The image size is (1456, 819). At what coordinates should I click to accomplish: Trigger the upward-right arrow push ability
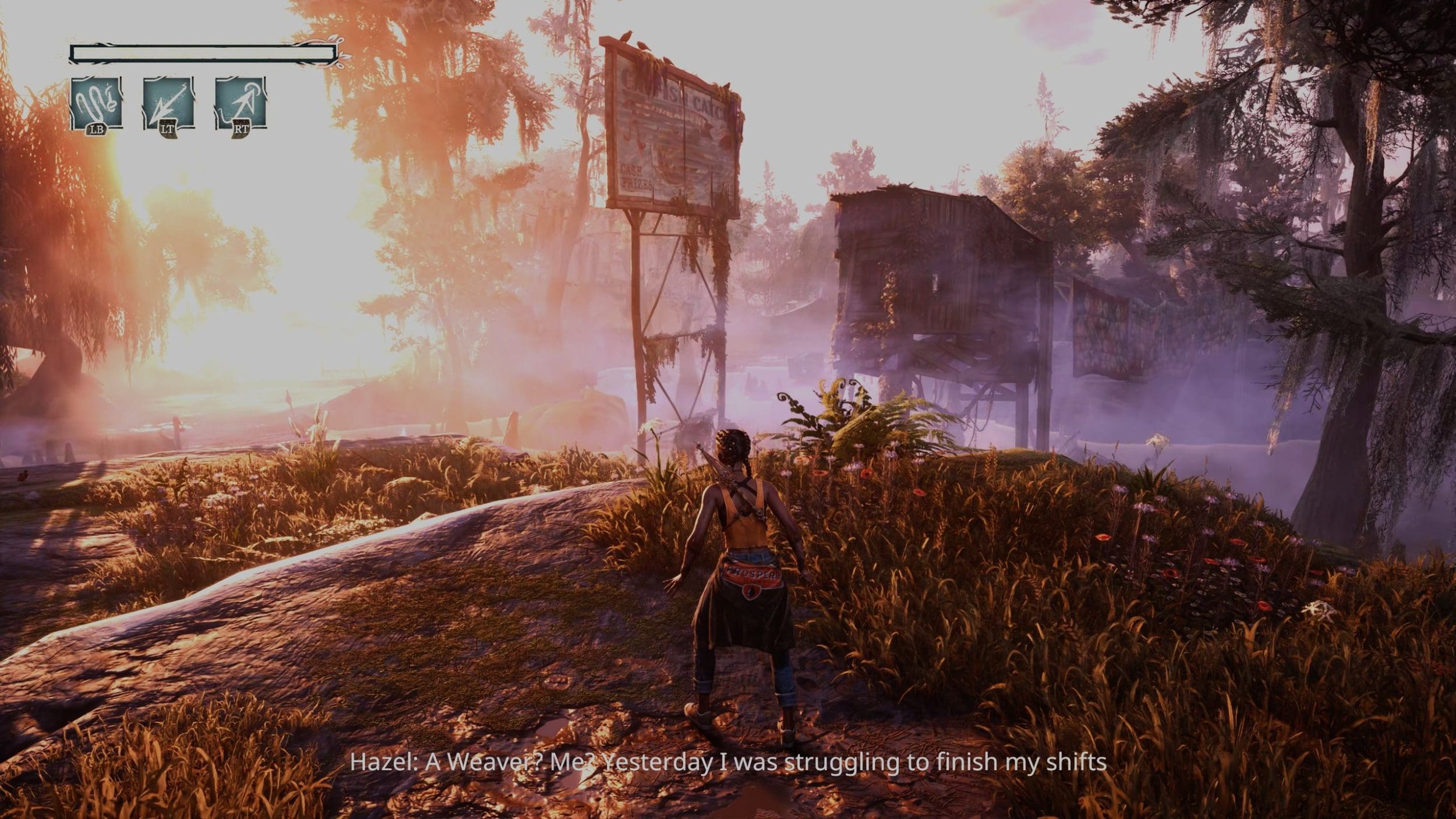coord(241,104)
